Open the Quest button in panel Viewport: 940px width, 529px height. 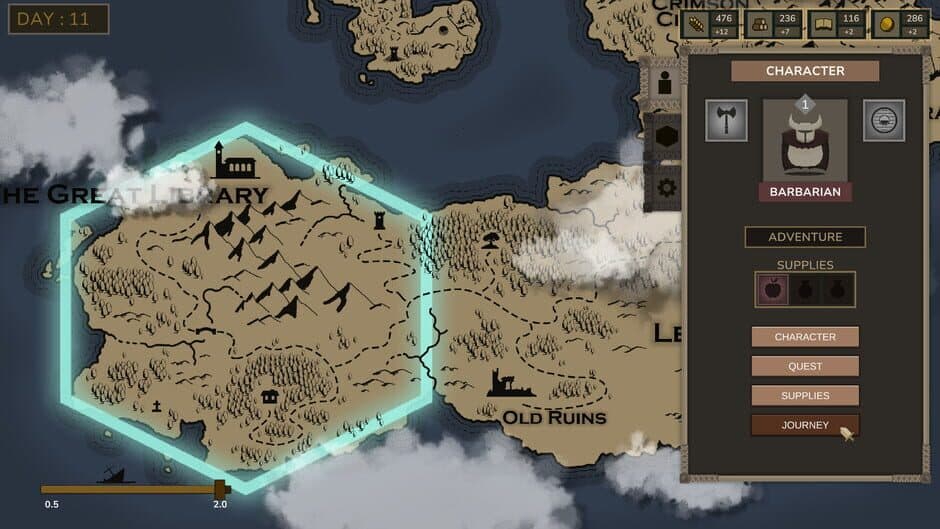click(805, 366)
